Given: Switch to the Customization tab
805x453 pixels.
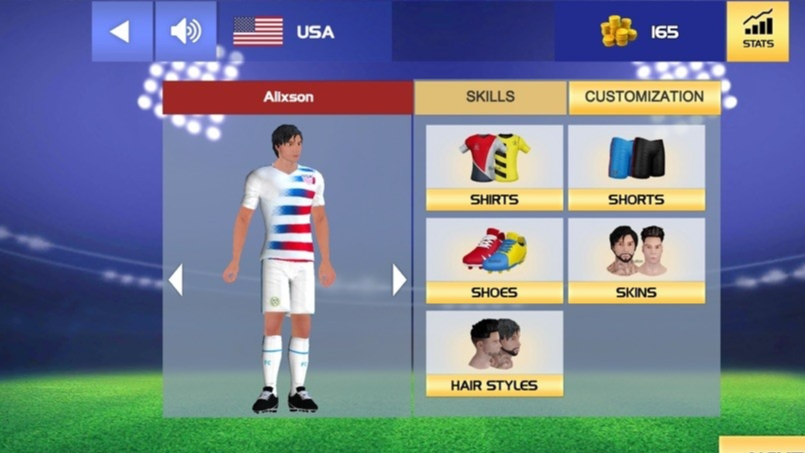Looking at the screenshot, I should pos(644,97).
